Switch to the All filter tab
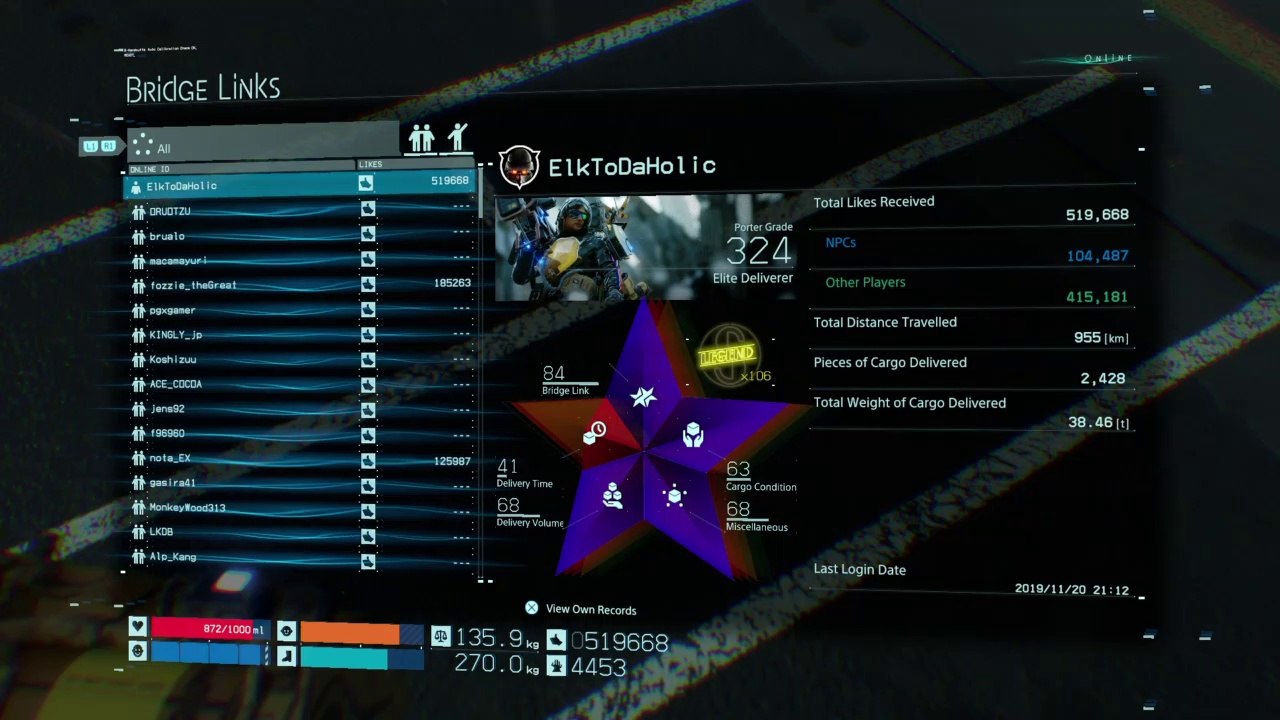1280x720 pixels. click(x=262, y=141)
